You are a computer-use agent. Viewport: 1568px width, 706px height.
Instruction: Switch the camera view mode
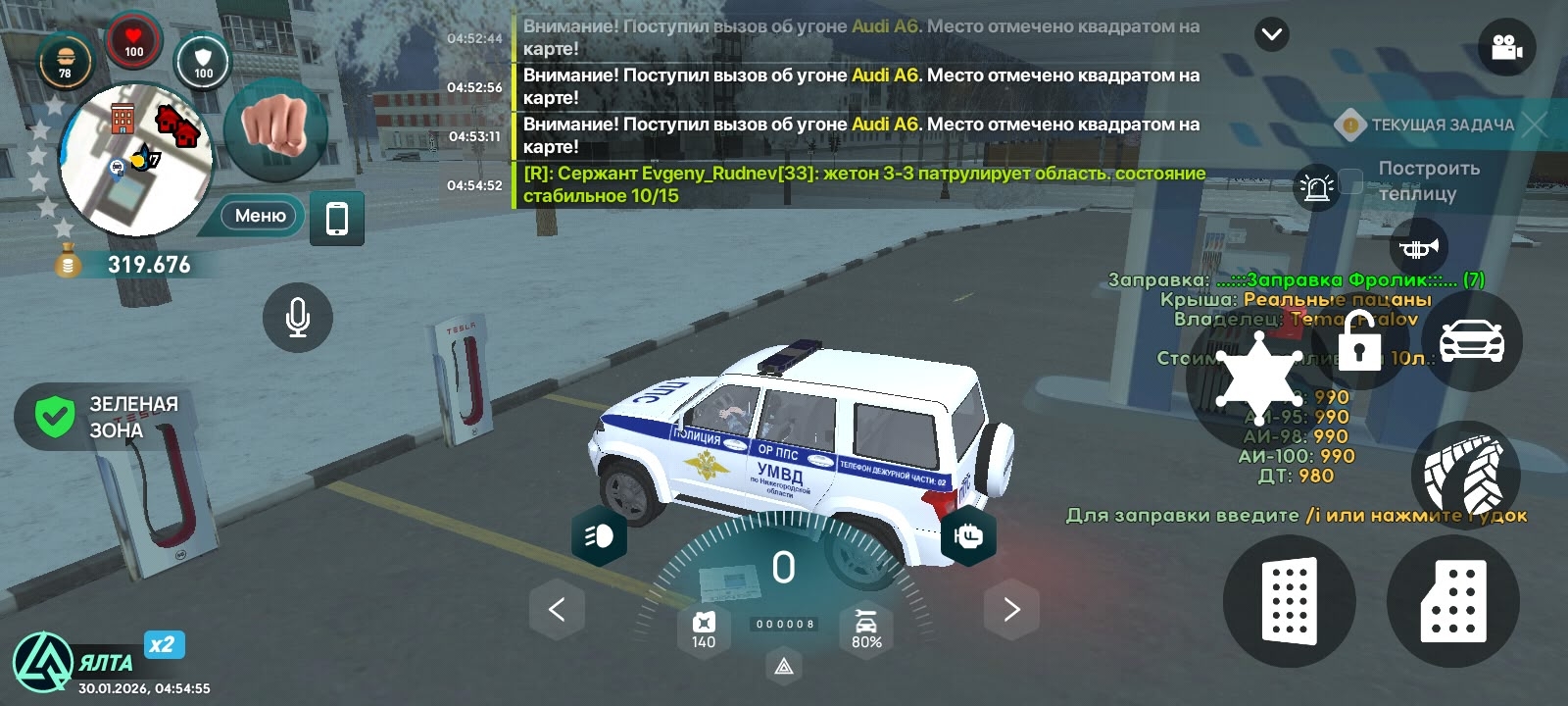[x=1506, y=47]
